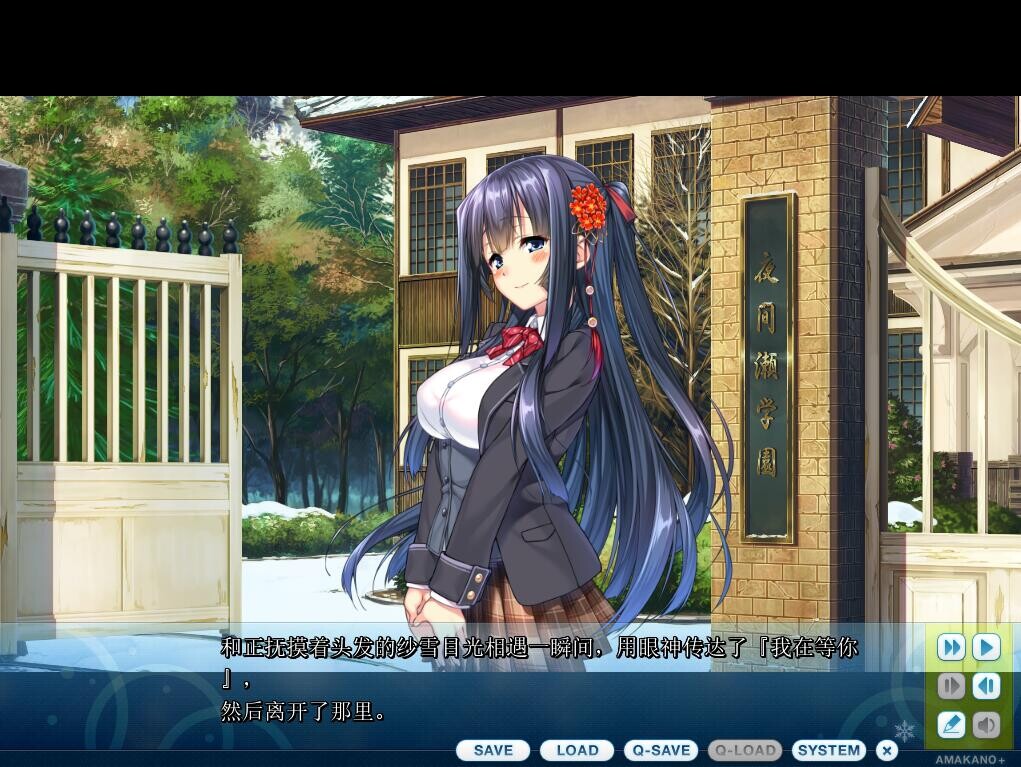This screenshot has height=767, width=1021.
Task: Open the SYSTEM settings
Action: [x=829, y=750]
